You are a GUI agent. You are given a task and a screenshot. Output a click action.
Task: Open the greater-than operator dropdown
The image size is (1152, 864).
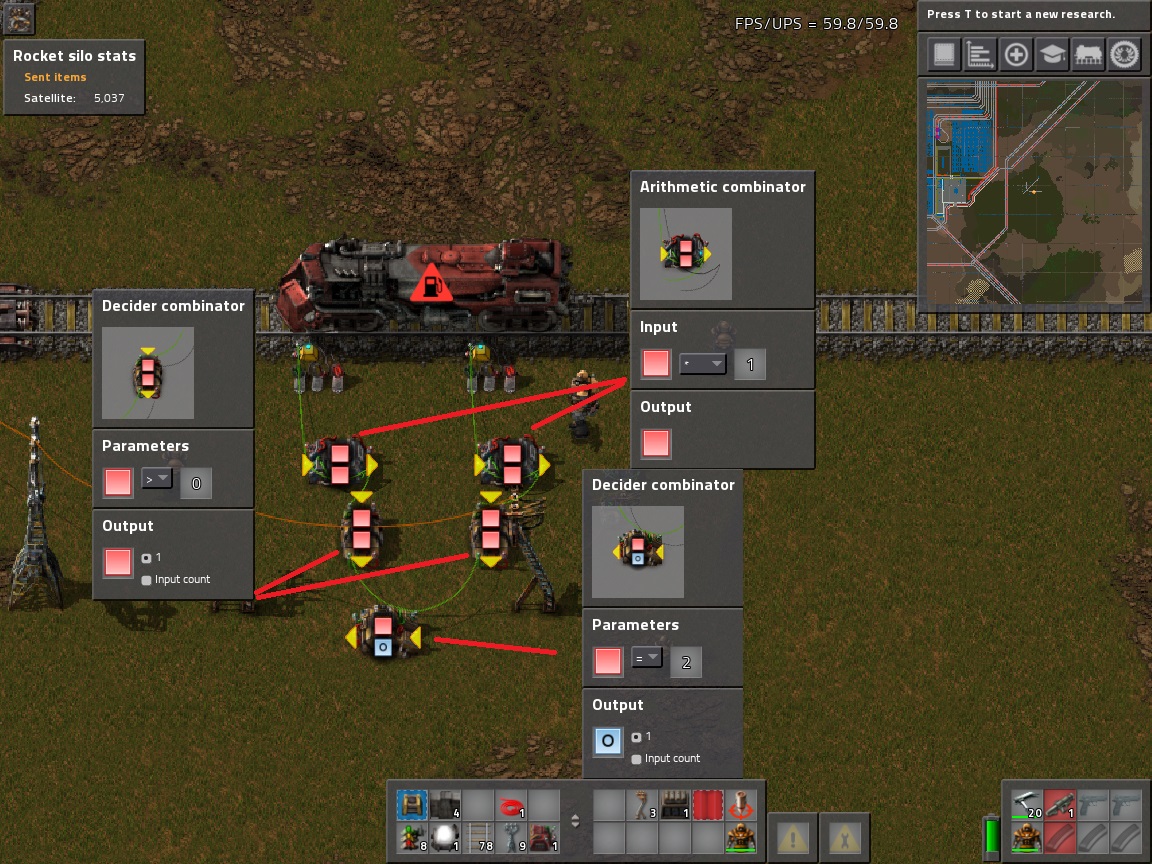[157, 480]
